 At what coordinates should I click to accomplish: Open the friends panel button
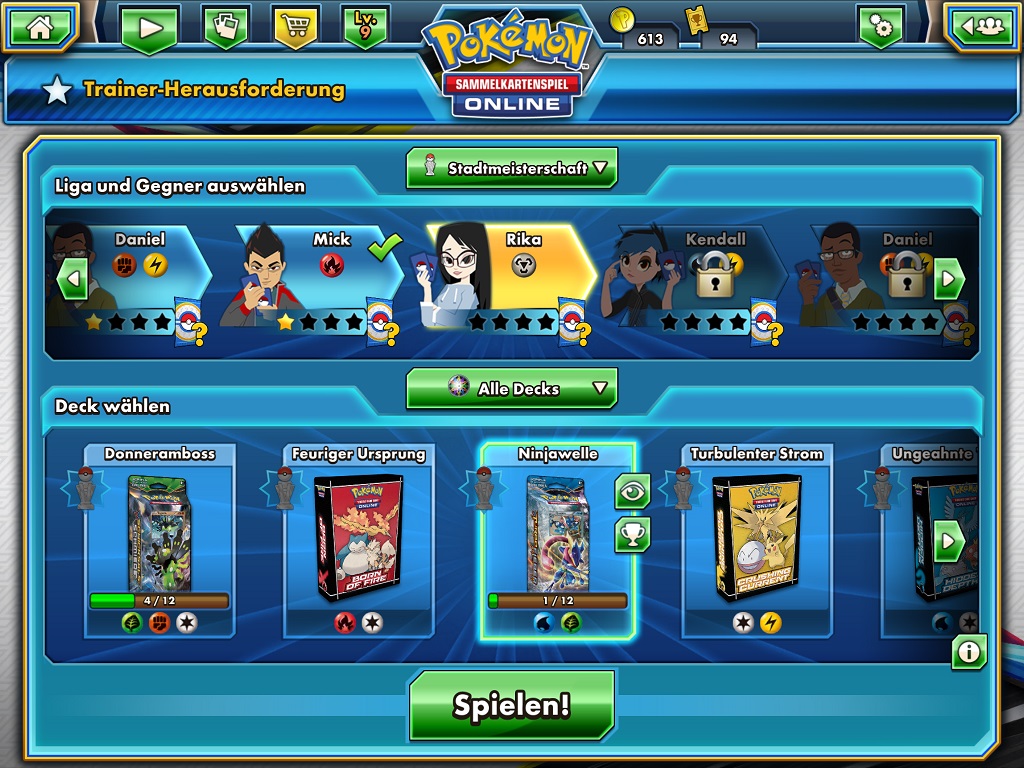(x=983, y=27)
